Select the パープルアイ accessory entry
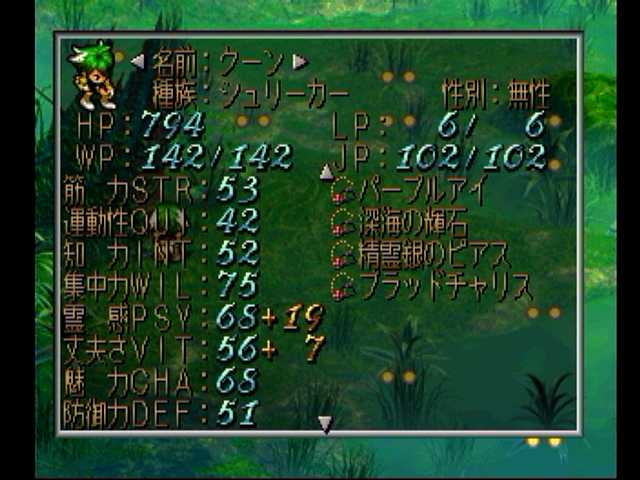640x480 pixels. tap(410, 189)
